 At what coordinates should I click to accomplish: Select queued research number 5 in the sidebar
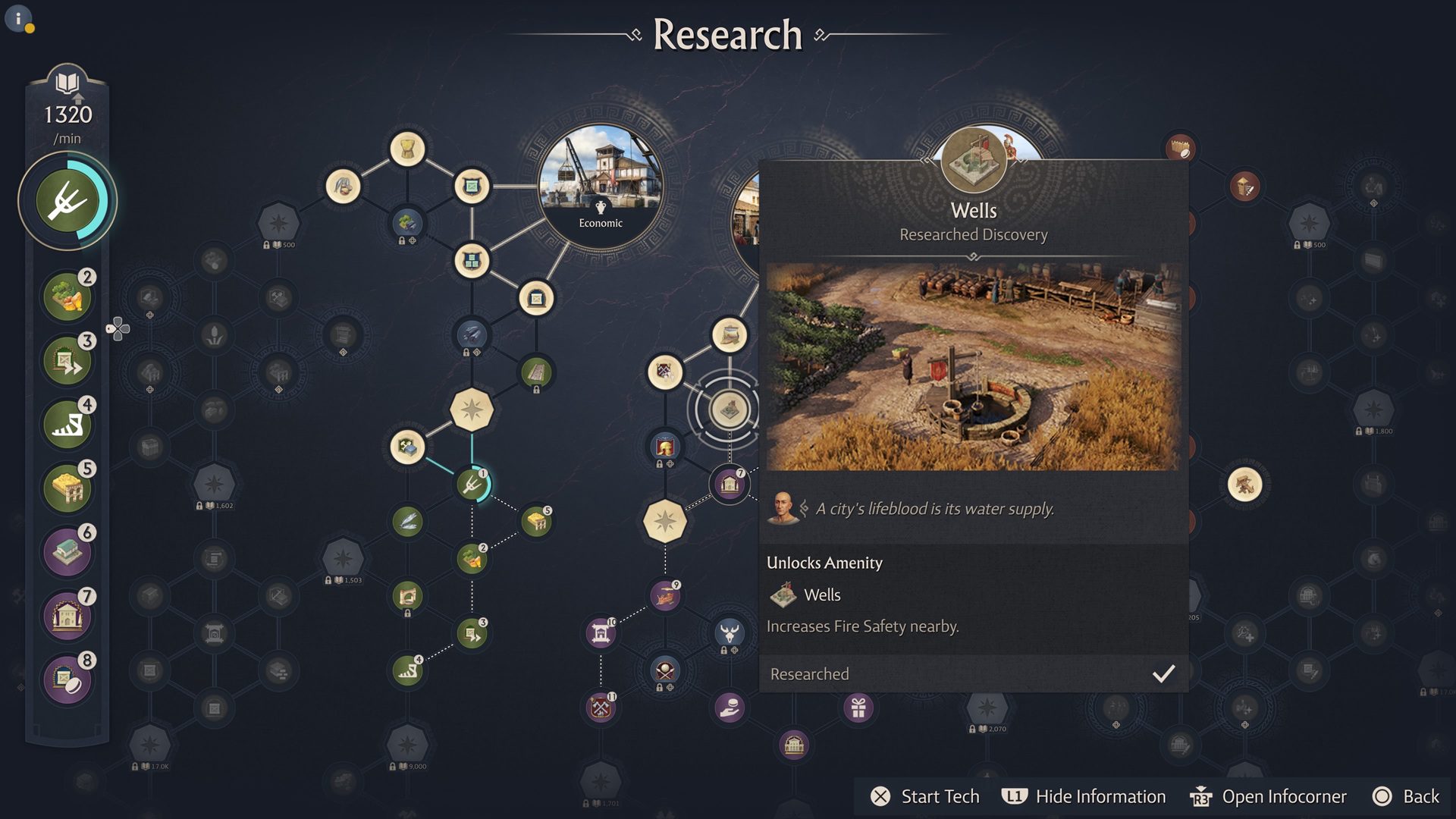(67, 488)
